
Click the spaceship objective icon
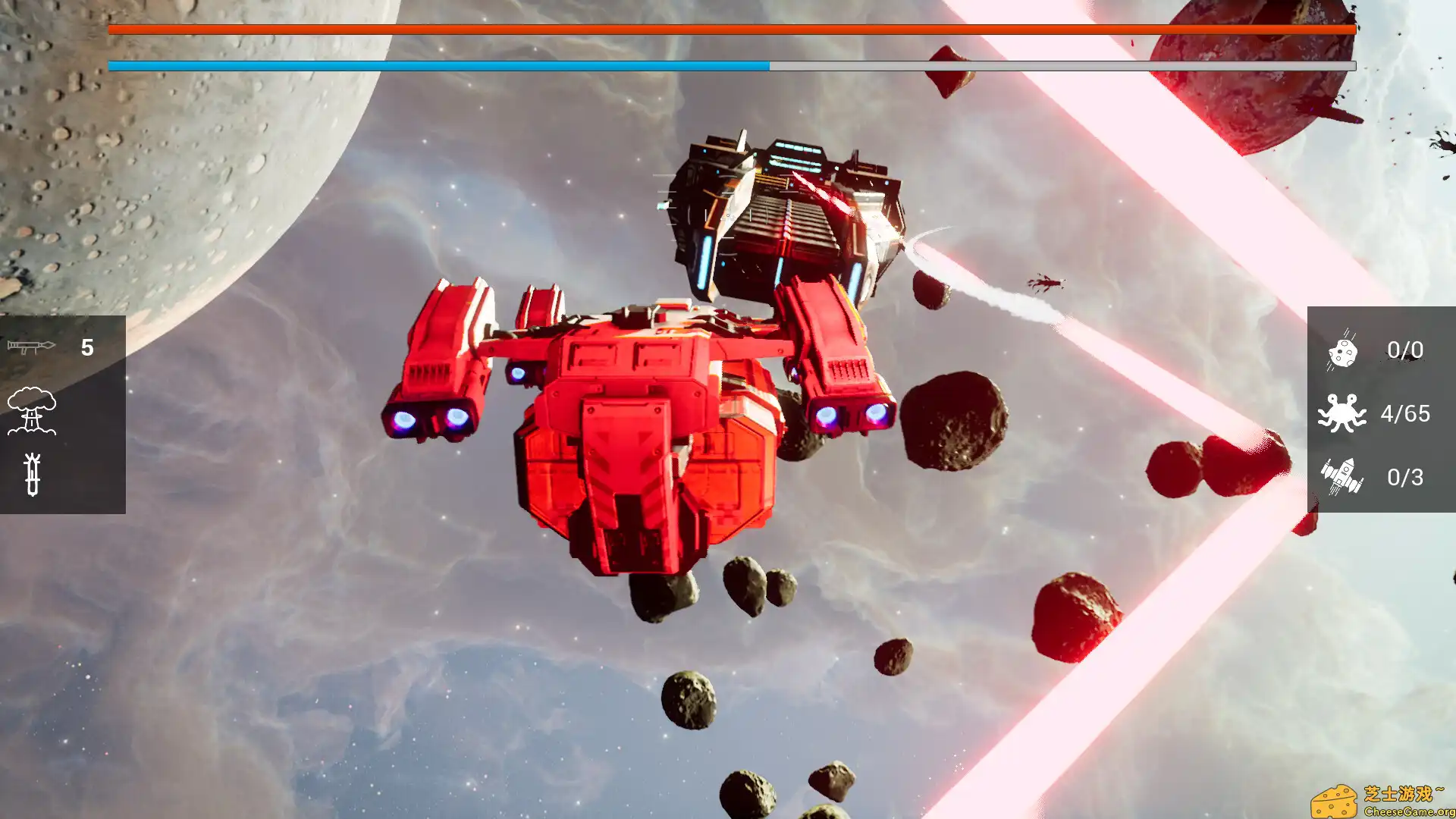[x=1342, y=476]
